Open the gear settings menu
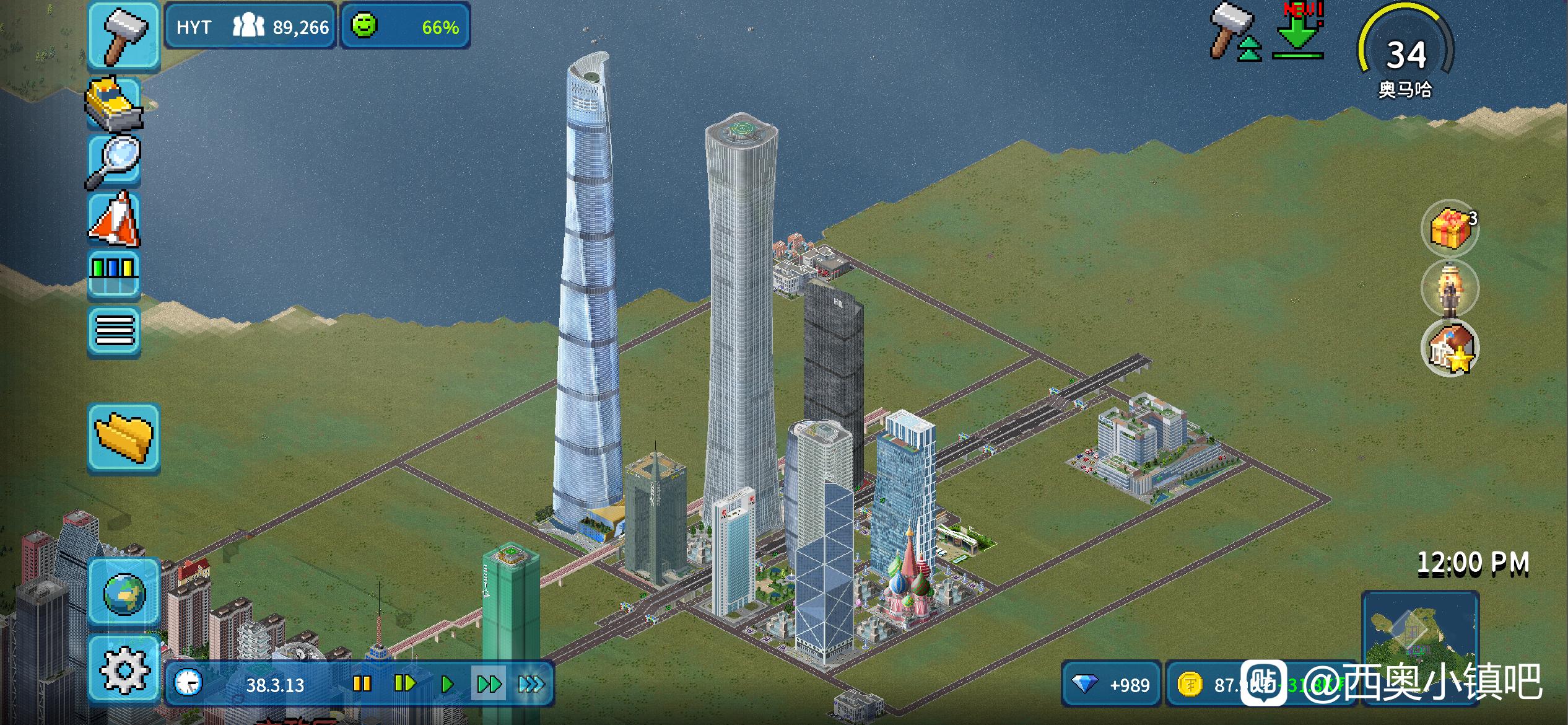 coord(124,669)
